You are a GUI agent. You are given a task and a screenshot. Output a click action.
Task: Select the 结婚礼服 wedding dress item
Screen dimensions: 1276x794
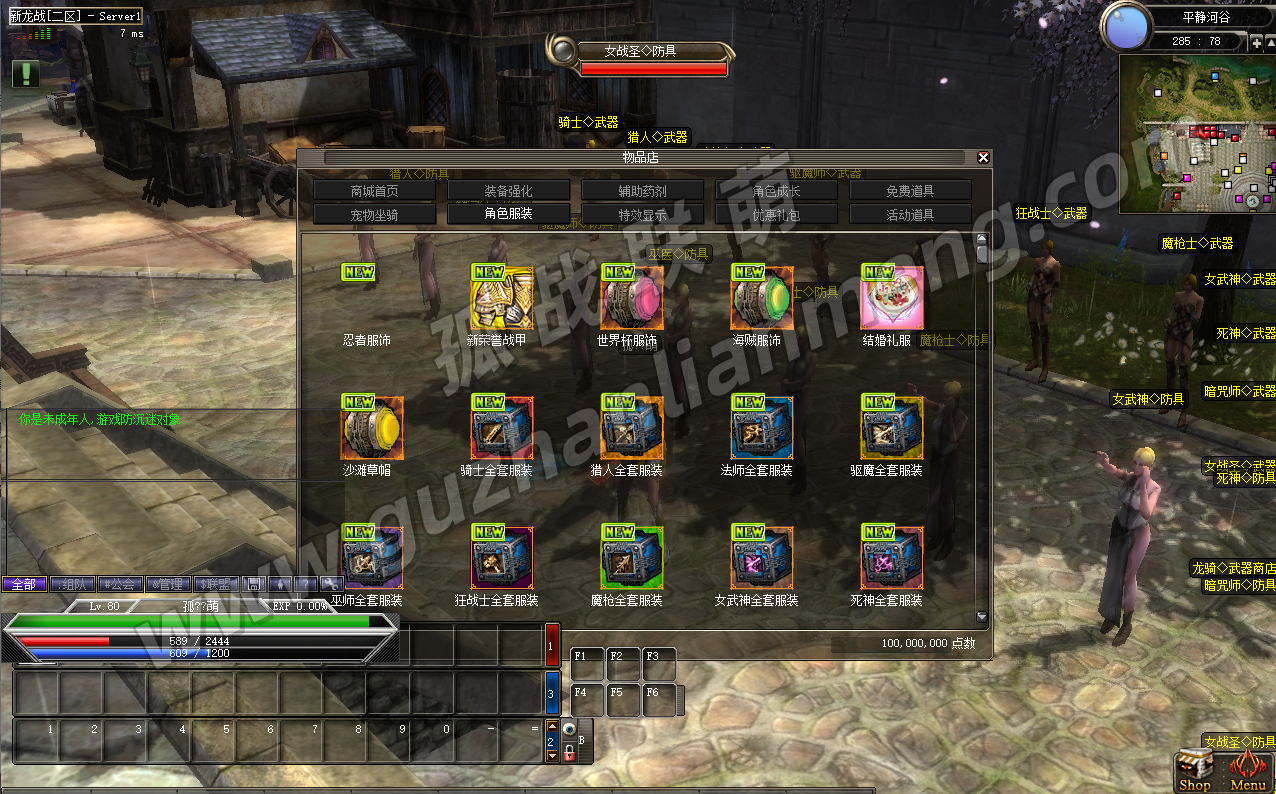pyautogui.click(x=892, y=298)
